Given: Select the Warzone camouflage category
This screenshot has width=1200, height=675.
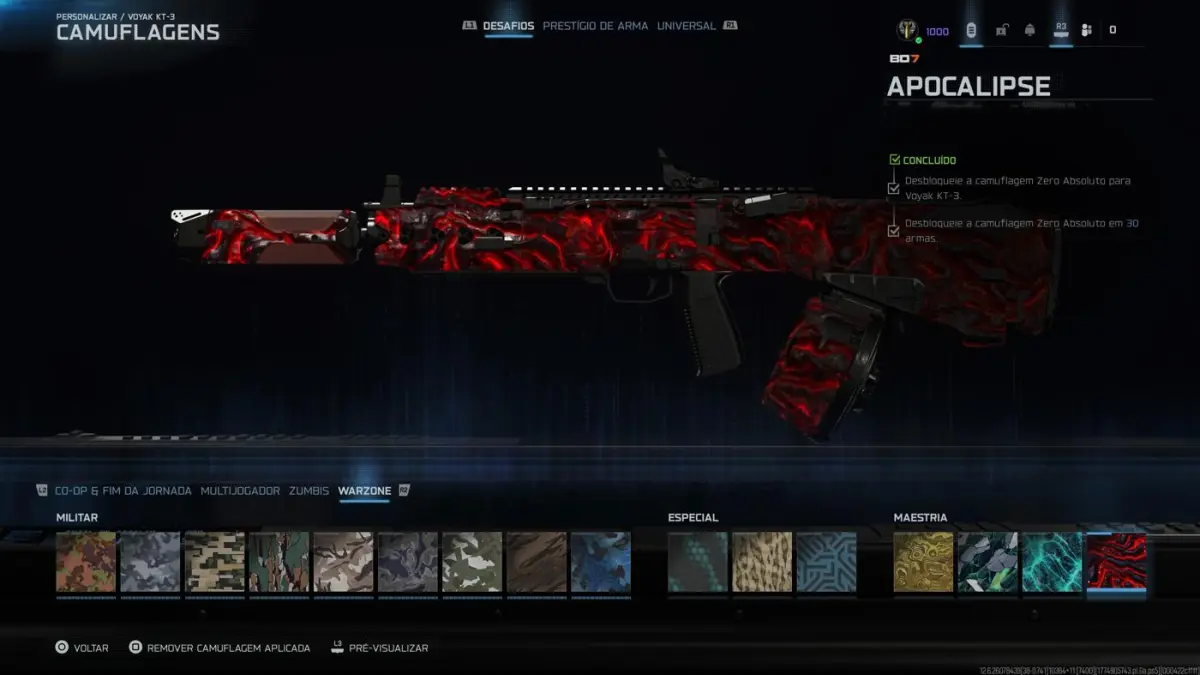Looking at the screenshot, I should [364, 491].
